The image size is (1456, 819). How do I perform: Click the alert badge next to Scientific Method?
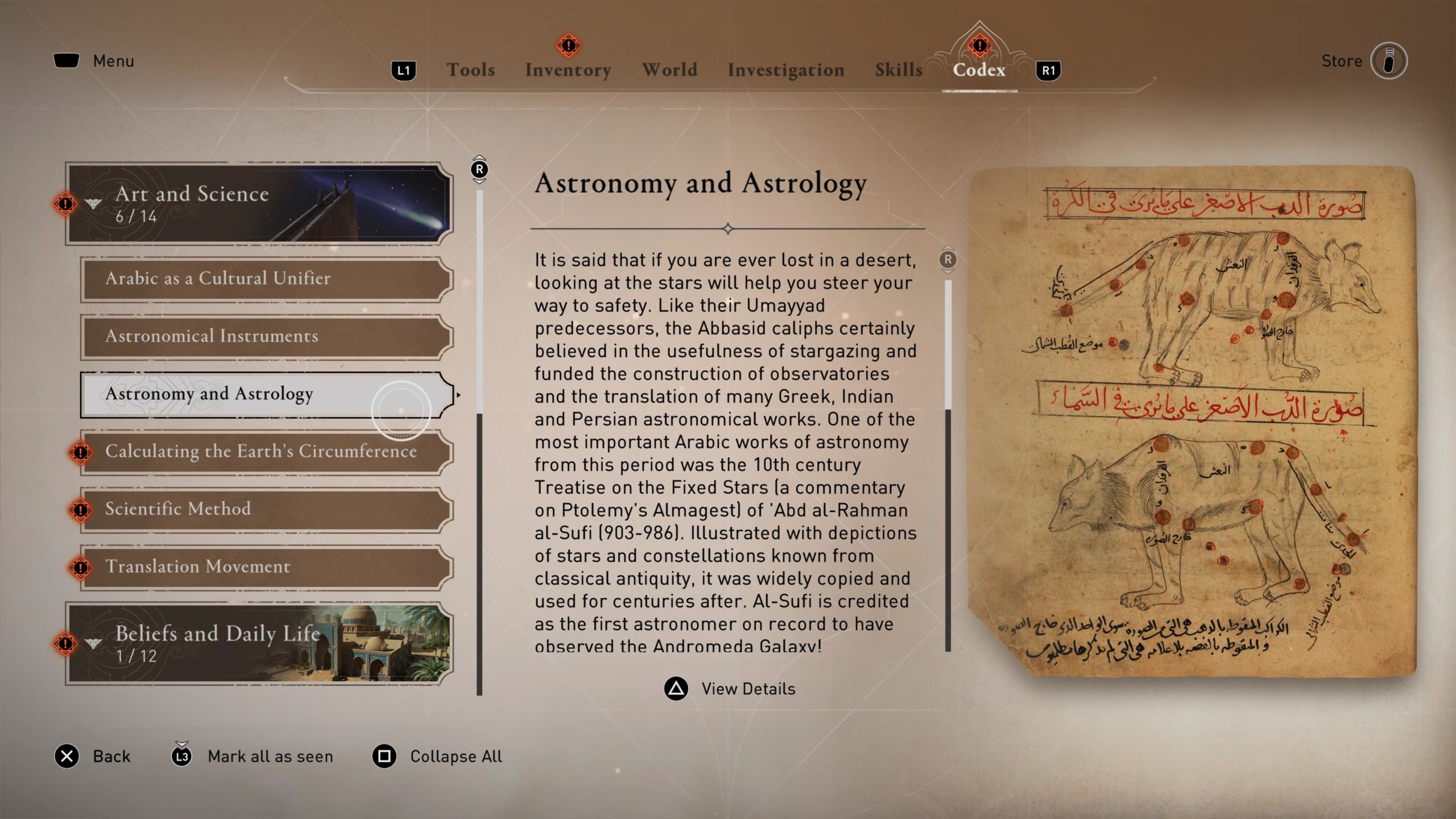(x=81, y=508)
